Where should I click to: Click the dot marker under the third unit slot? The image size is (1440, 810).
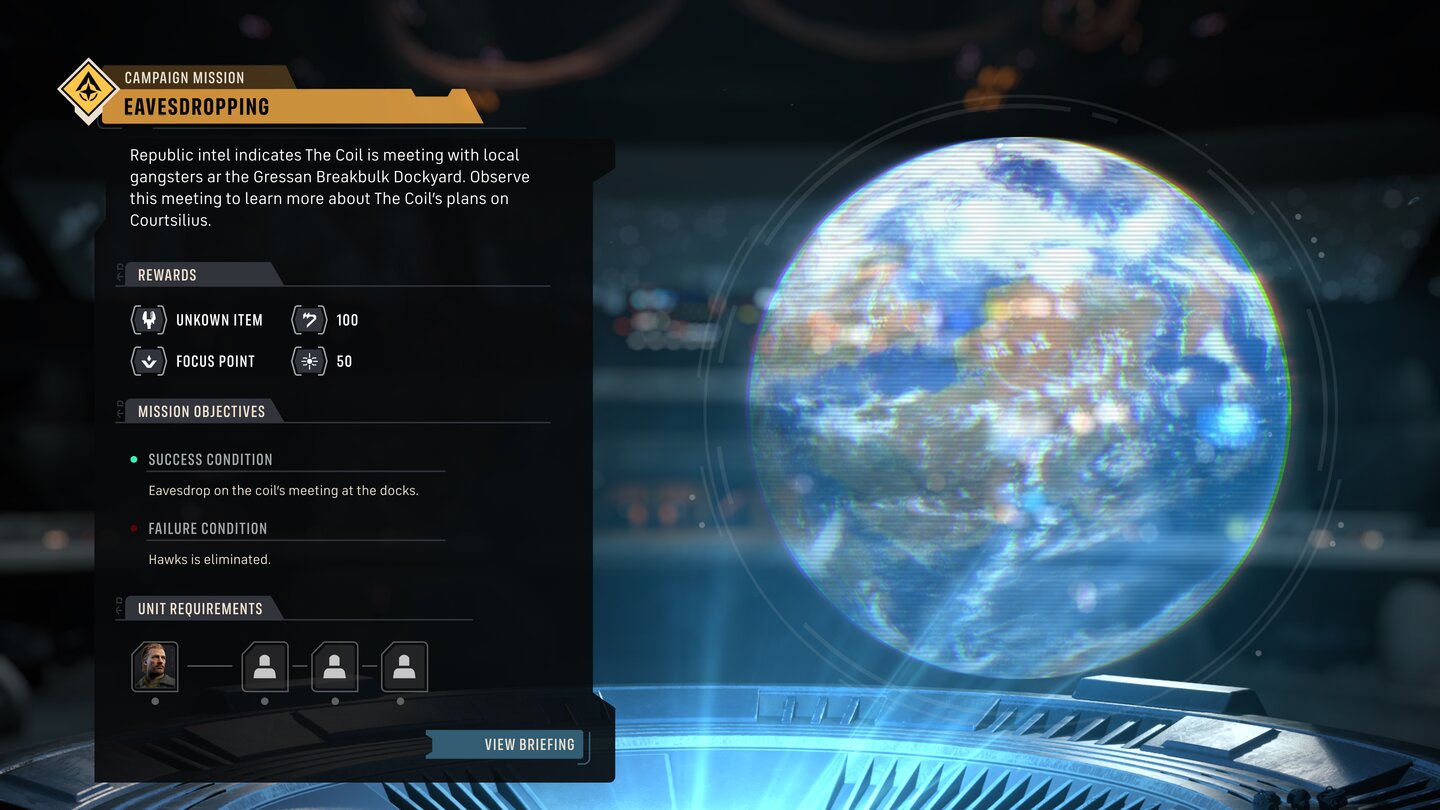[335, 703]
